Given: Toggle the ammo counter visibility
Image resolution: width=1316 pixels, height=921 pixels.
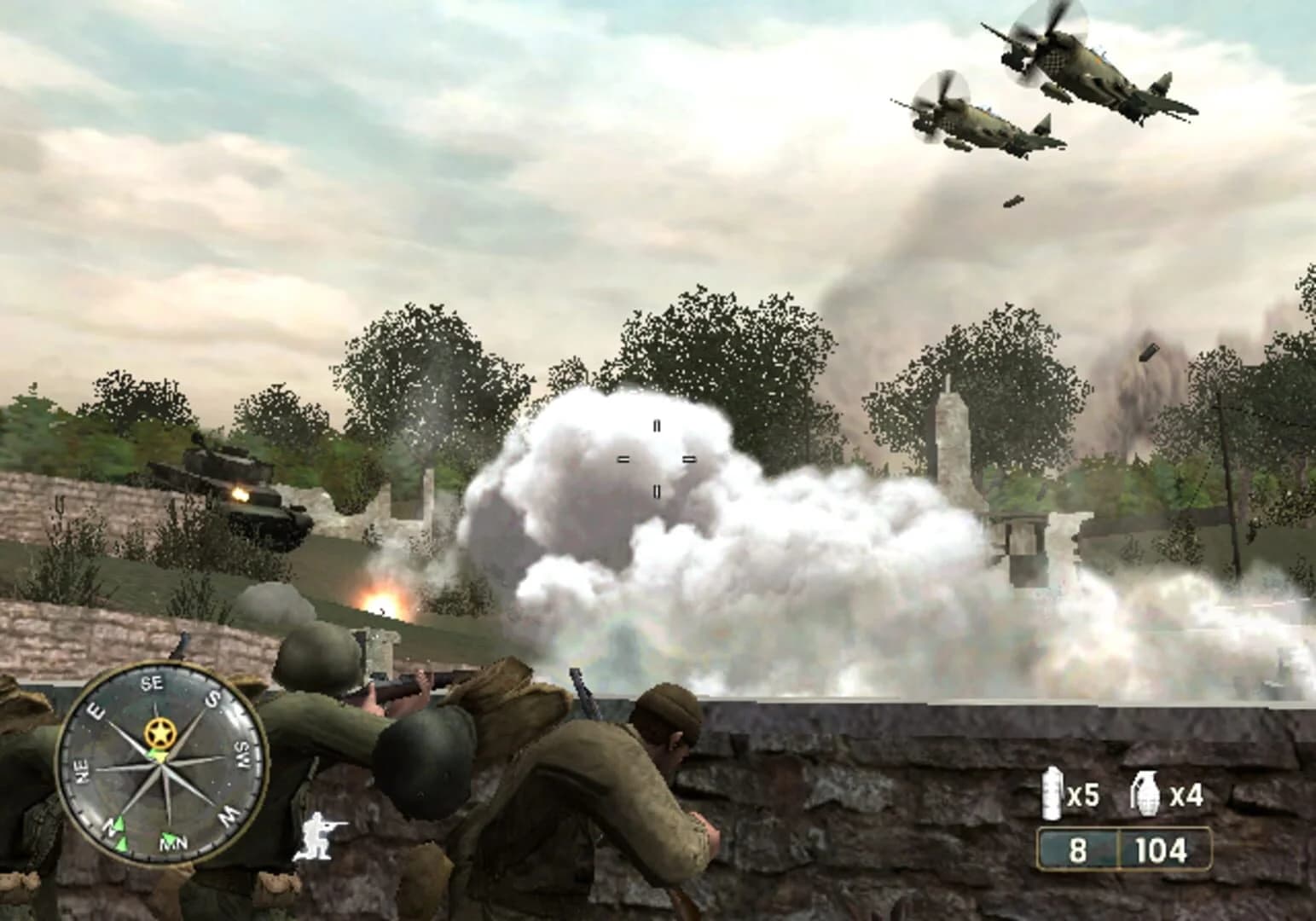Looking at the screenshot, I should point(1126,849).
